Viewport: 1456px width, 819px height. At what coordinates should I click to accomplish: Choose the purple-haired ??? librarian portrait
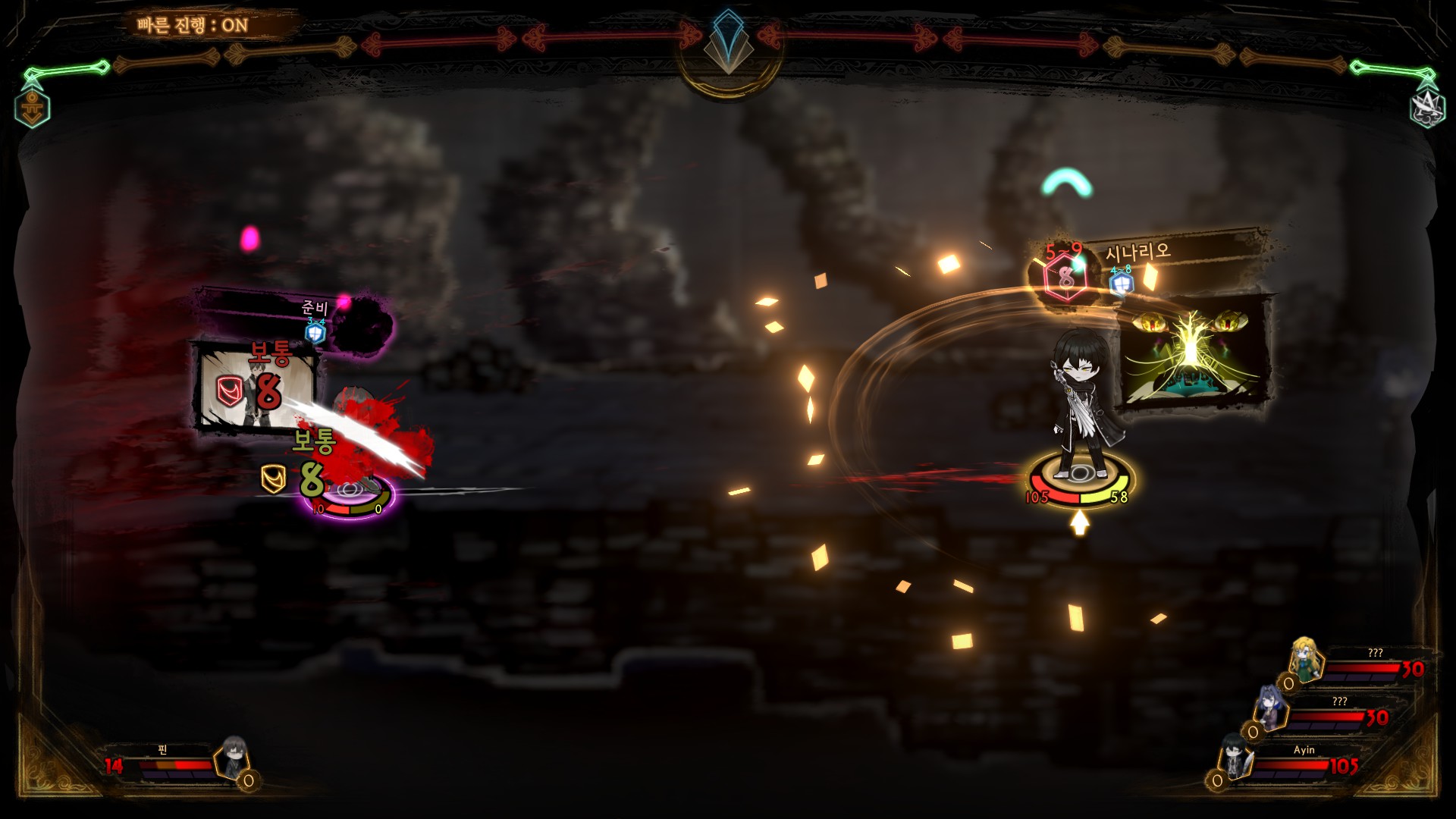point(1271,706)
